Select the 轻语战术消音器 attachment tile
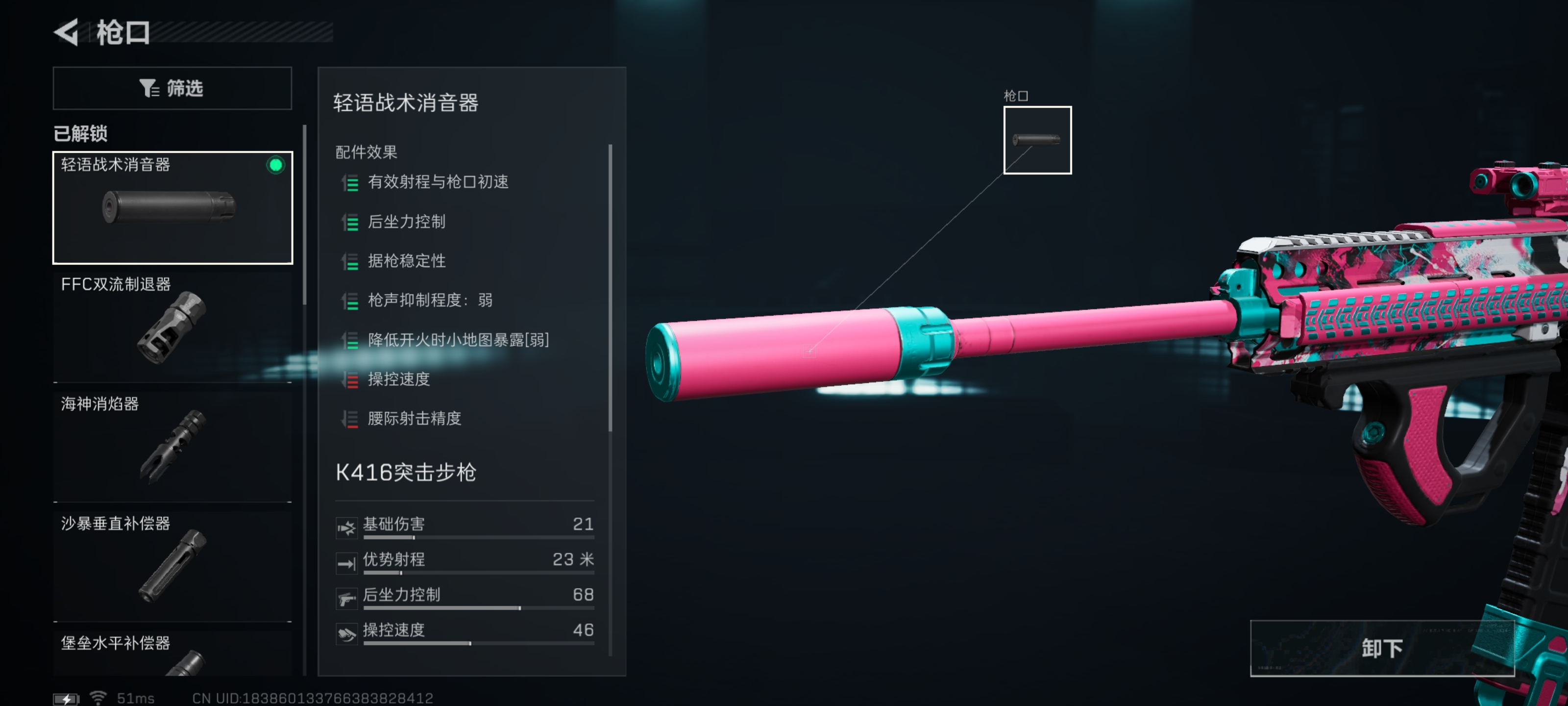Image resolution: width=1568 pixels, height=706 pixels. (172, 208)
